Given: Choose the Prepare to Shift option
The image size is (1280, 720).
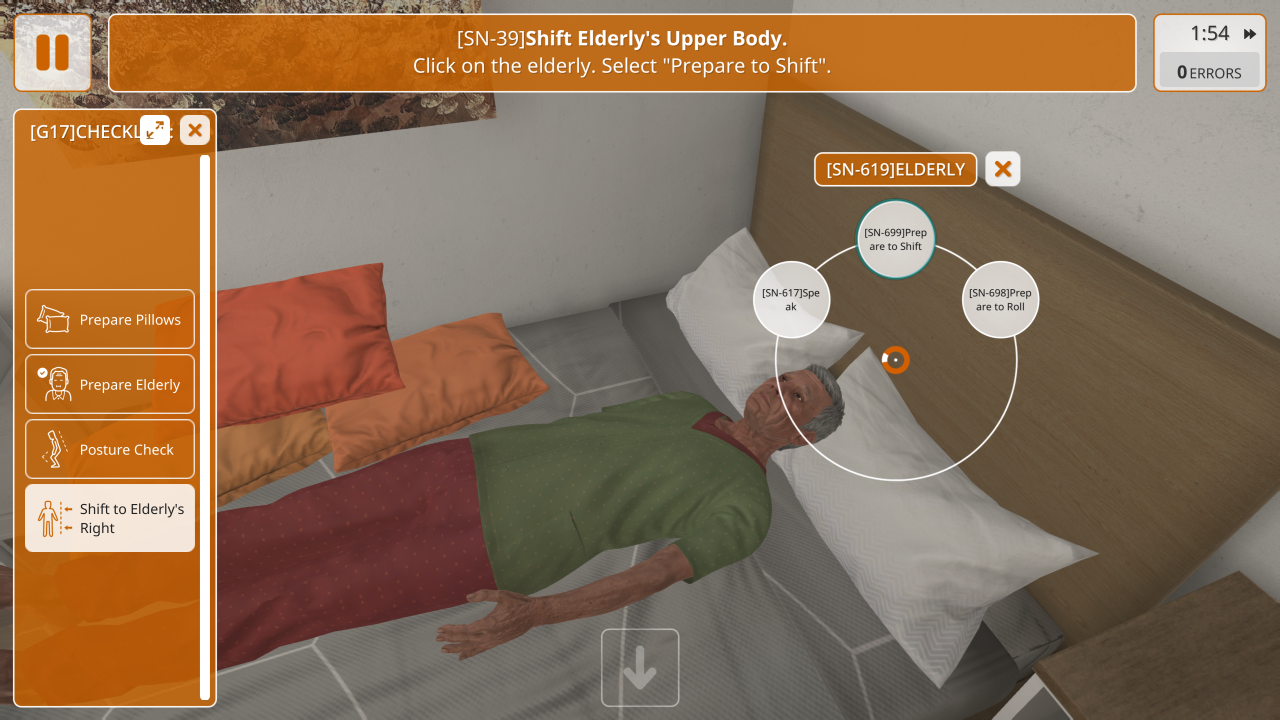Looking at the screenshot, I should point(895,240).
